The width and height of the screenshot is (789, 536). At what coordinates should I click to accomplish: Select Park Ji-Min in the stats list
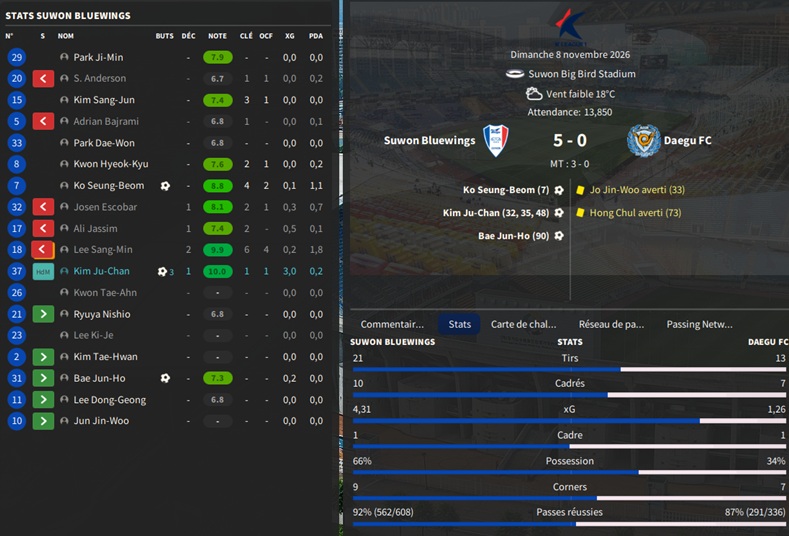[x=98, y=58]
